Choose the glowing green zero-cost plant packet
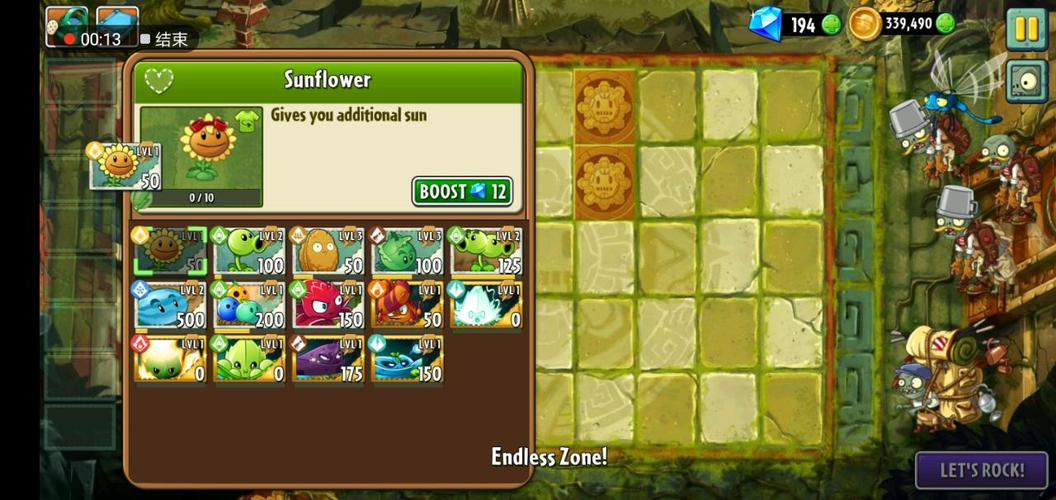This screenshot has height=500, width=1056. [170, 360]
